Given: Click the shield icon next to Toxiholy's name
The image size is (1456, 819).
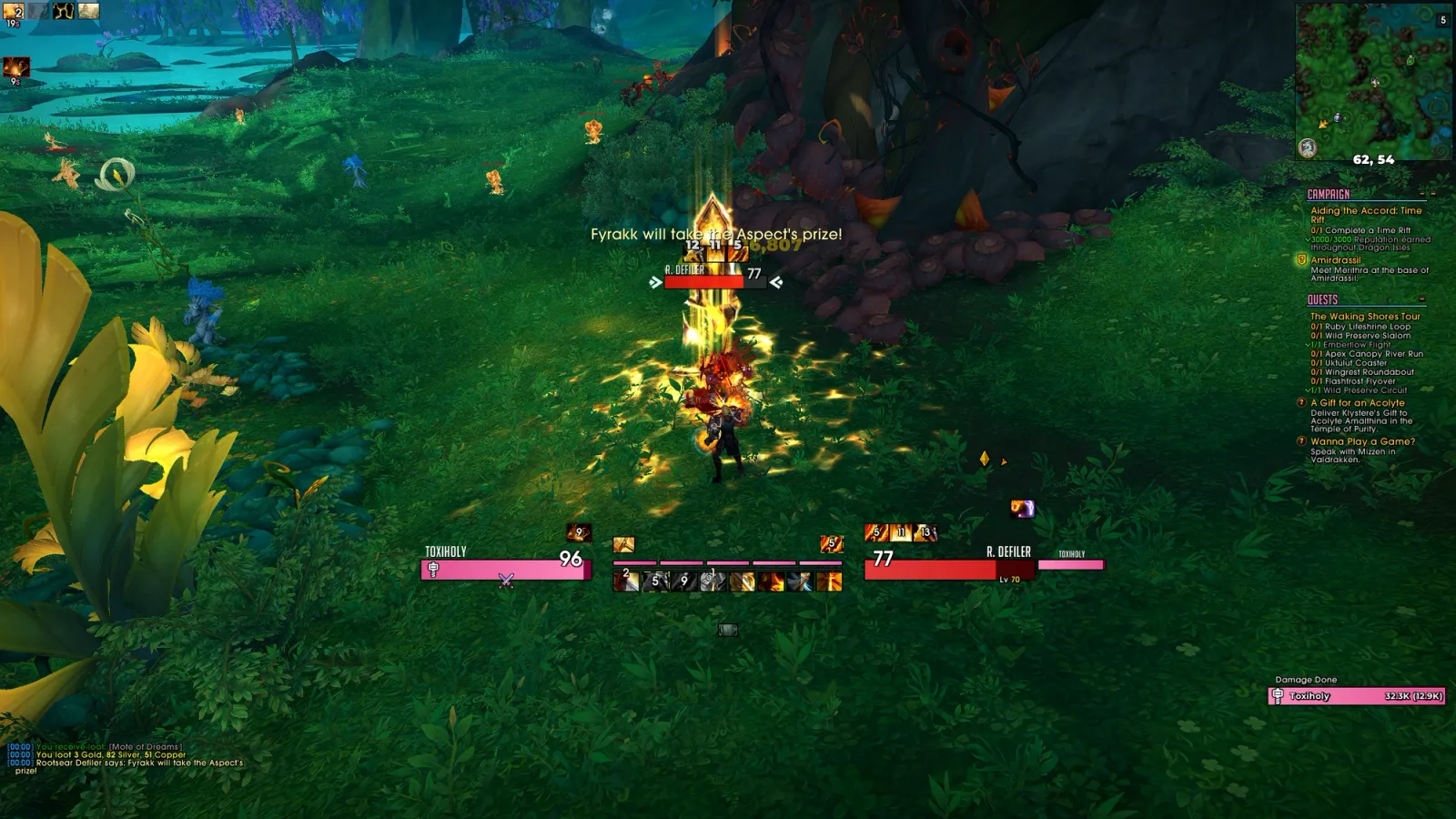Looking at the screenshot, I should coord(433,571).
